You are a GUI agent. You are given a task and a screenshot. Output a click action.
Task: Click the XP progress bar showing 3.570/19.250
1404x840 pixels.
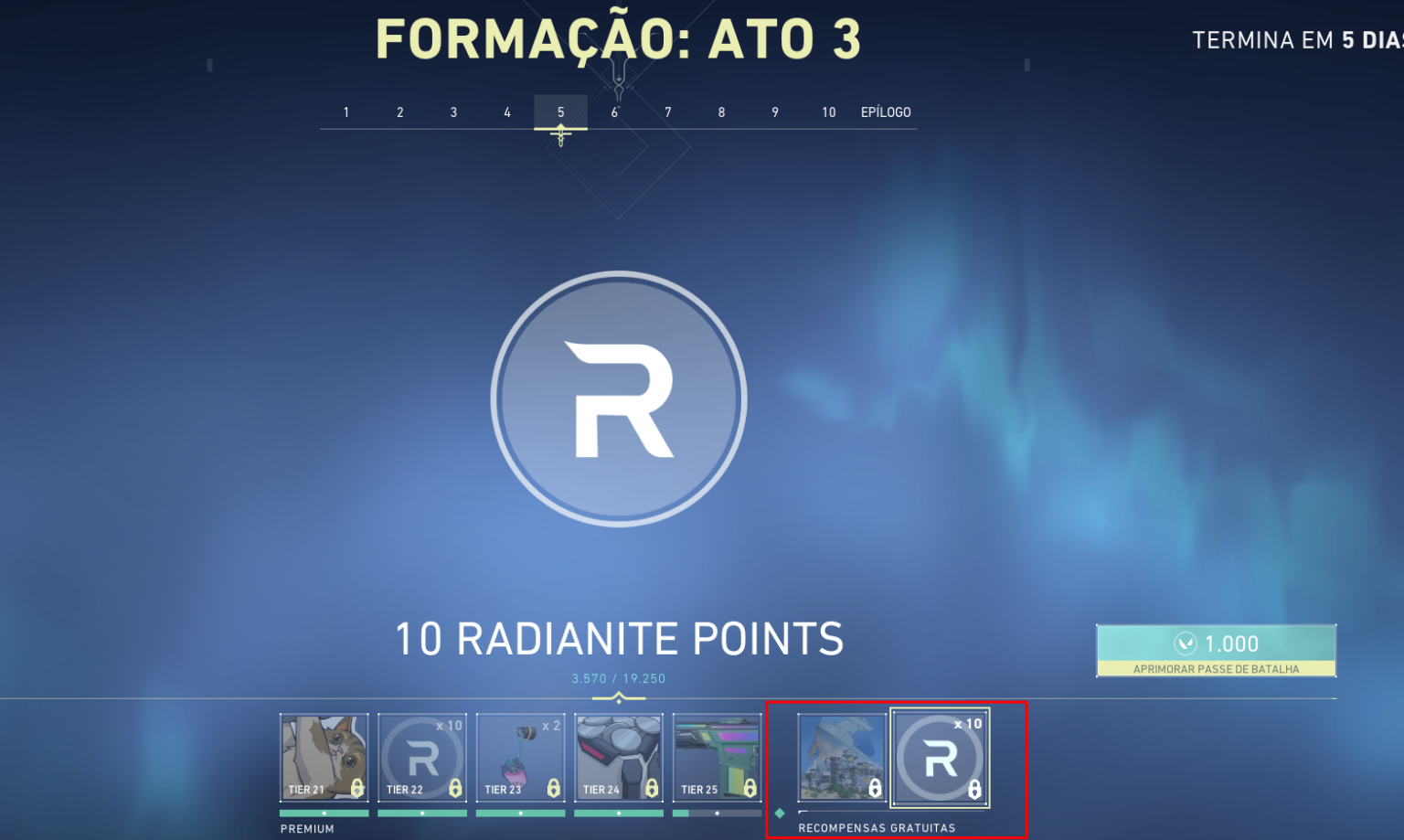[x=618, y=678]
